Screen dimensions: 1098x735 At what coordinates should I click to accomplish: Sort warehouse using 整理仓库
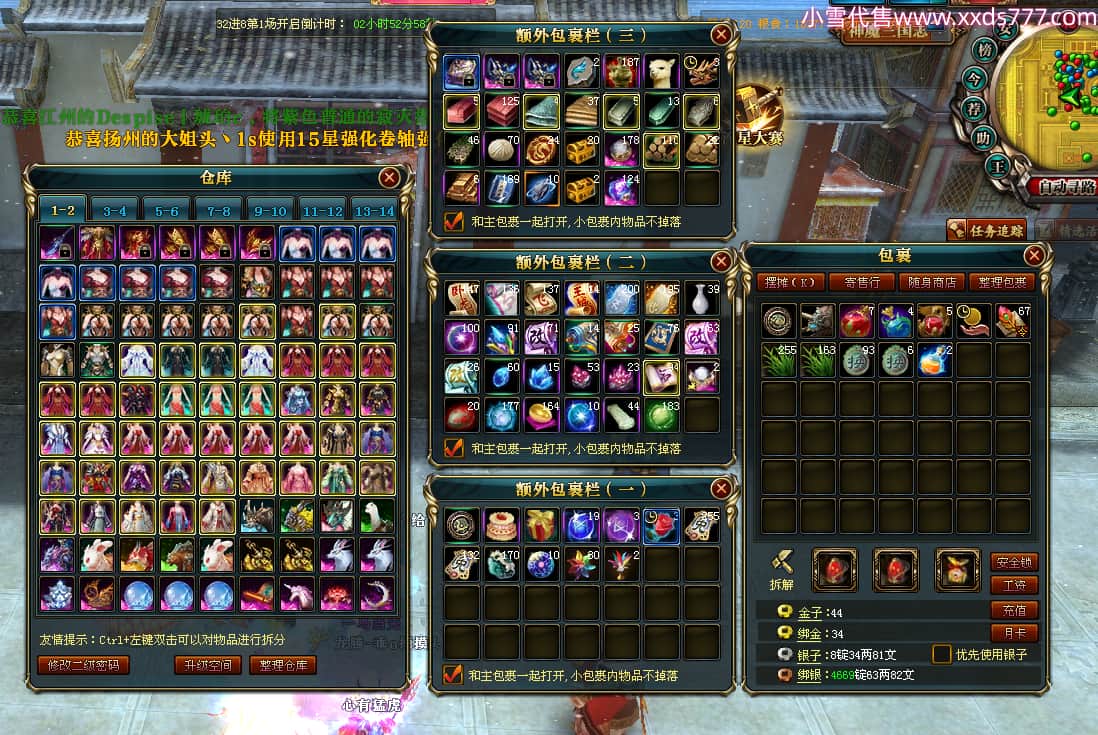[282, 665]
